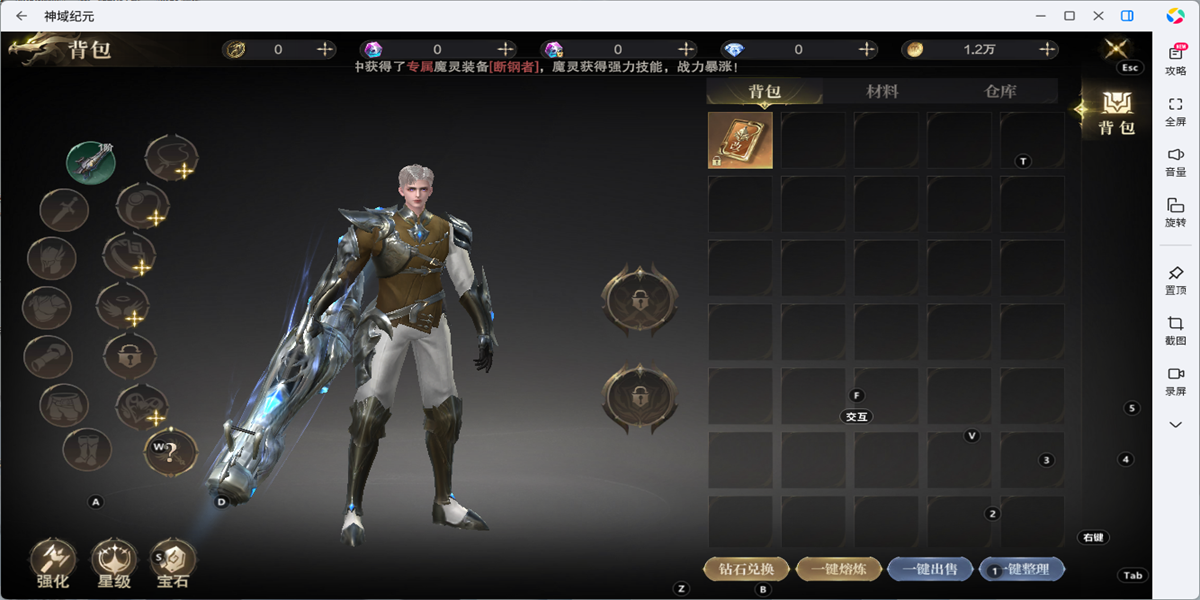Viewport: 1200px width, 600px height.
Task: Open the 仓库 tab
Action: click(x=1000, y=91)
